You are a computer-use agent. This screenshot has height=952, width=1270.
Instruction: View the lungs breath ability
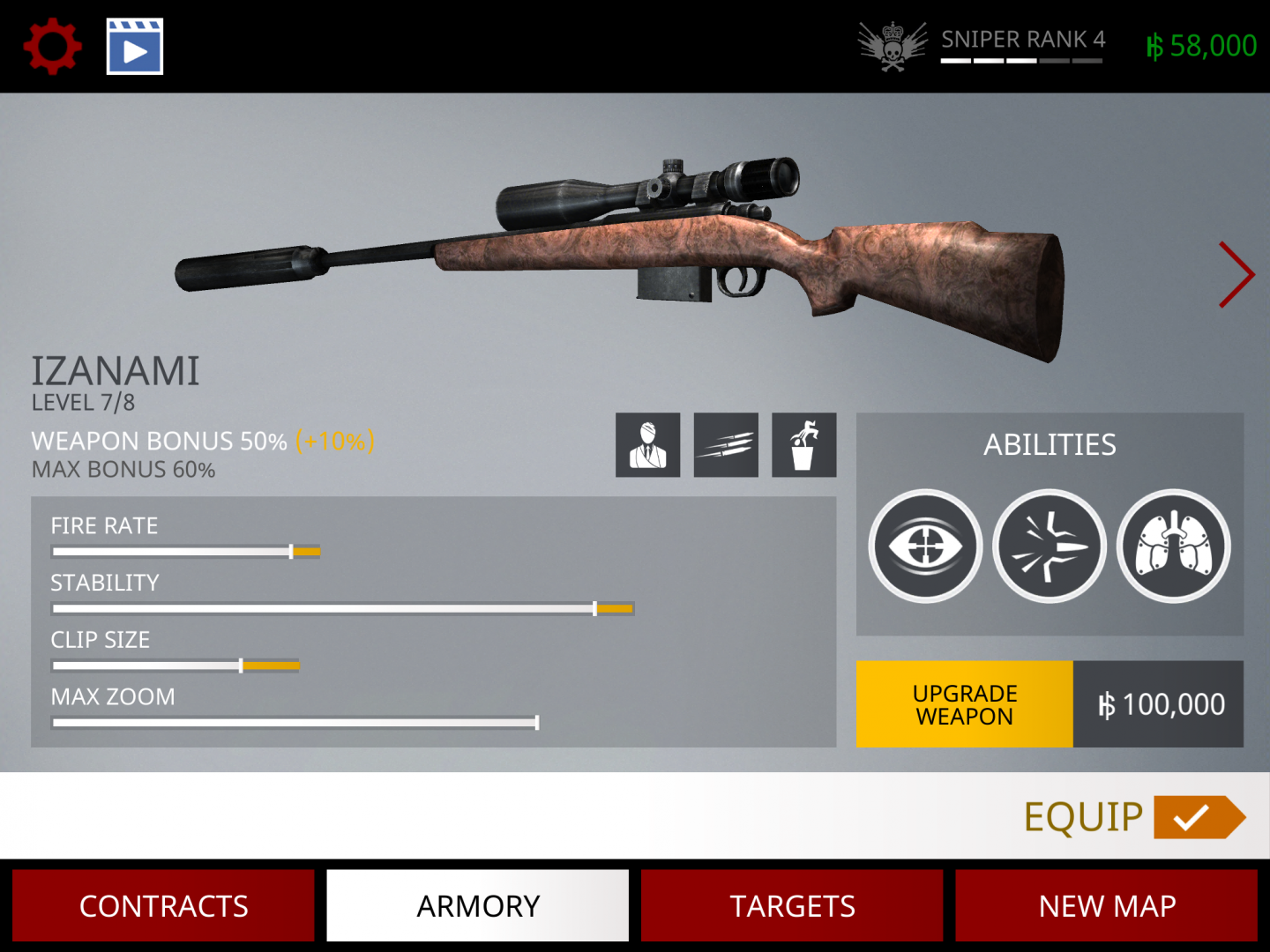[x=1174, y=547]
